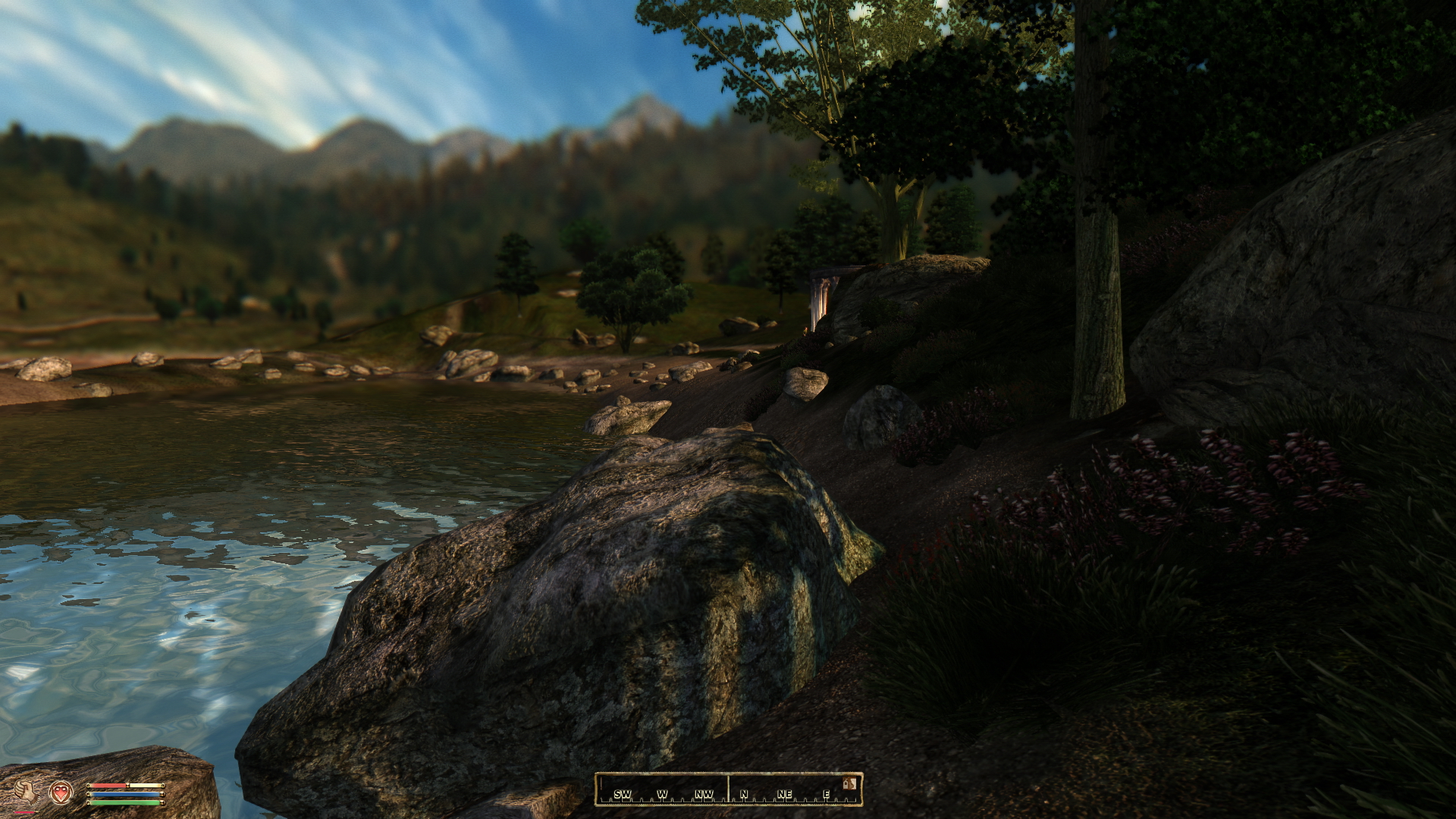The width and height of the screenshot is (1456, 819).
Task: Select the heart spell icon
Action: tap(61, 792)
